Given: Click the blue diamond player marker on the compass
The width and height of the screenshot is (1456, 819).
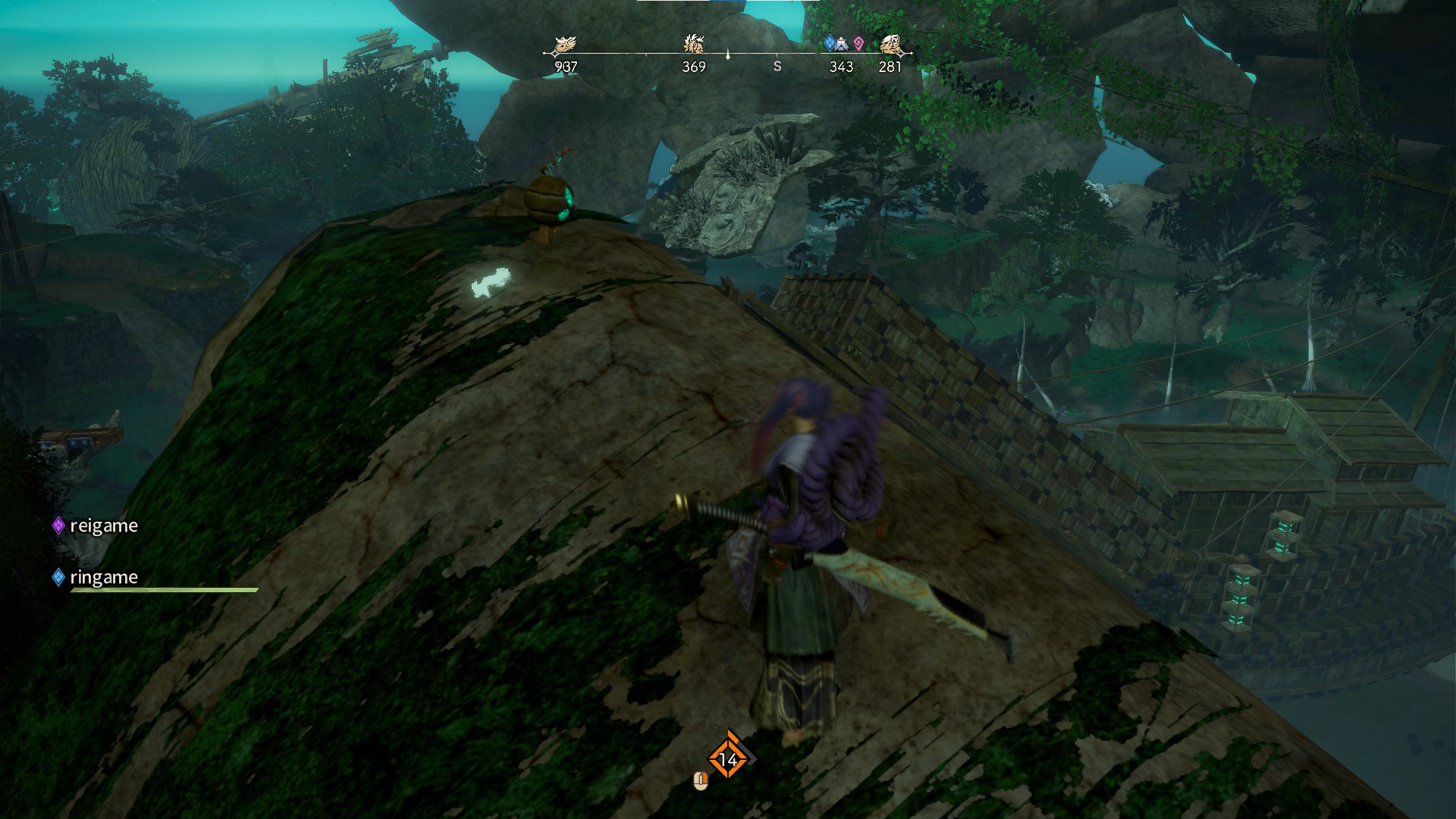Looking at the screenshot, I should pos(830,43).
